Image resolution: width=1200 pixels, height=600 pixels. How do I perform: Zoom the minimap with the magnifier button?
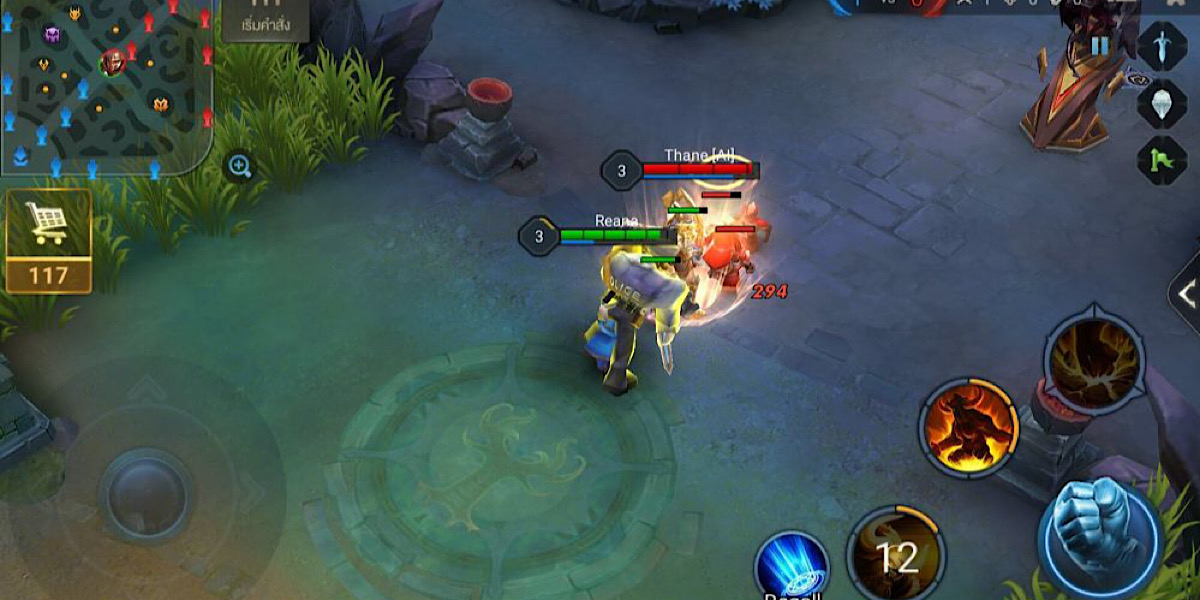pyautogui.click(x=240, y=166)
